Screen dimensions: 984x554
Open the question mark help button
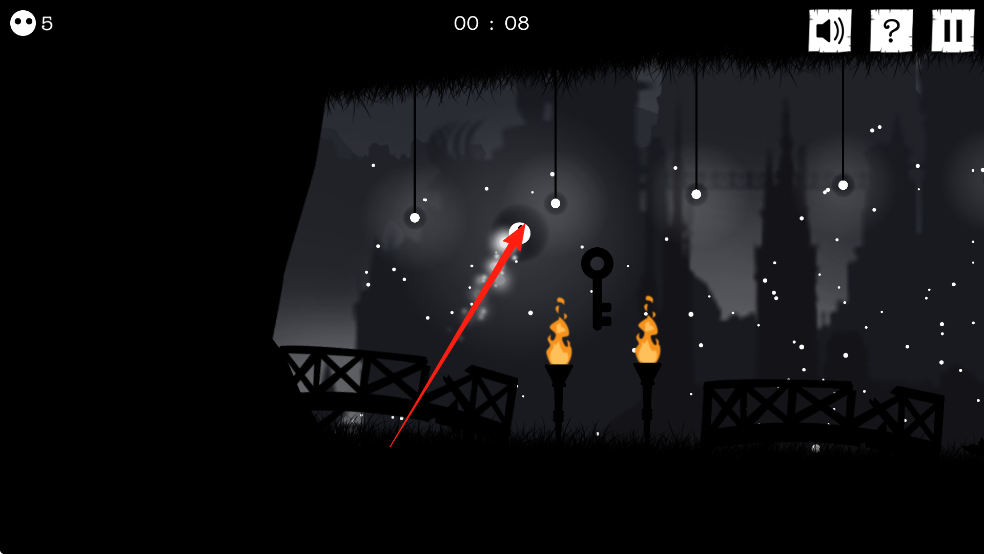tap(891, 31)
